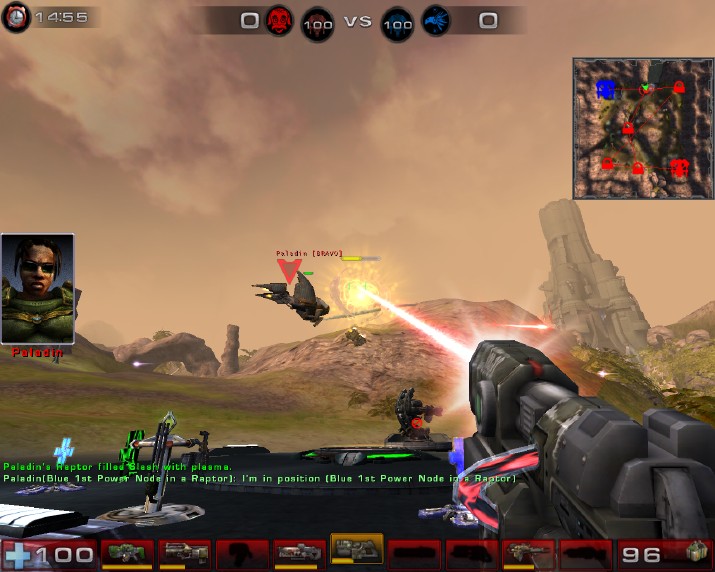Open the Onslaught node minimap

642,128
